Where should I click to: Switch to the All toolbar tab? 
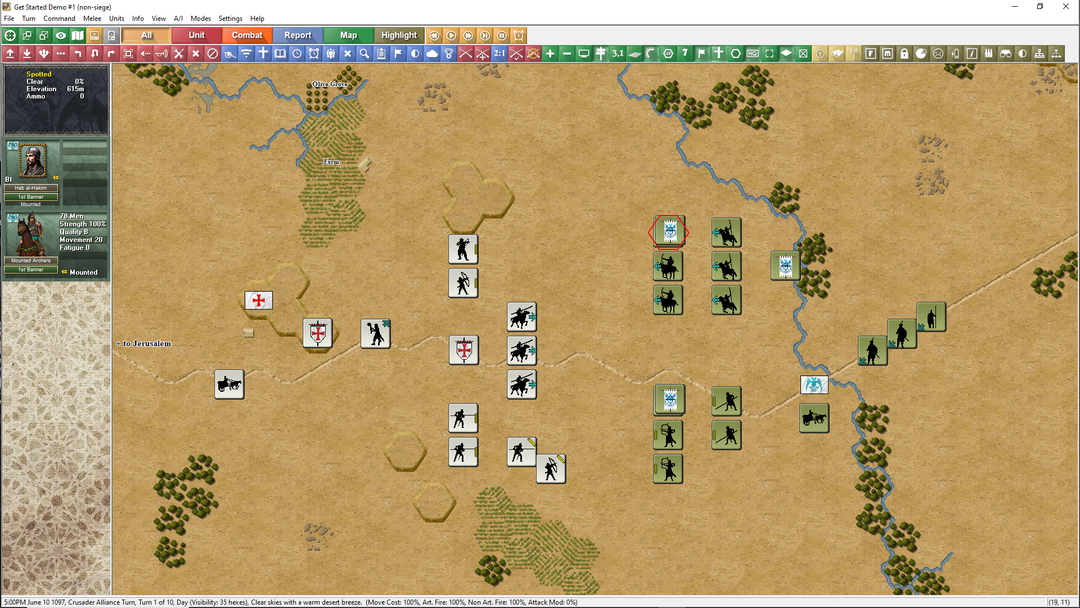tap(147, 35)
